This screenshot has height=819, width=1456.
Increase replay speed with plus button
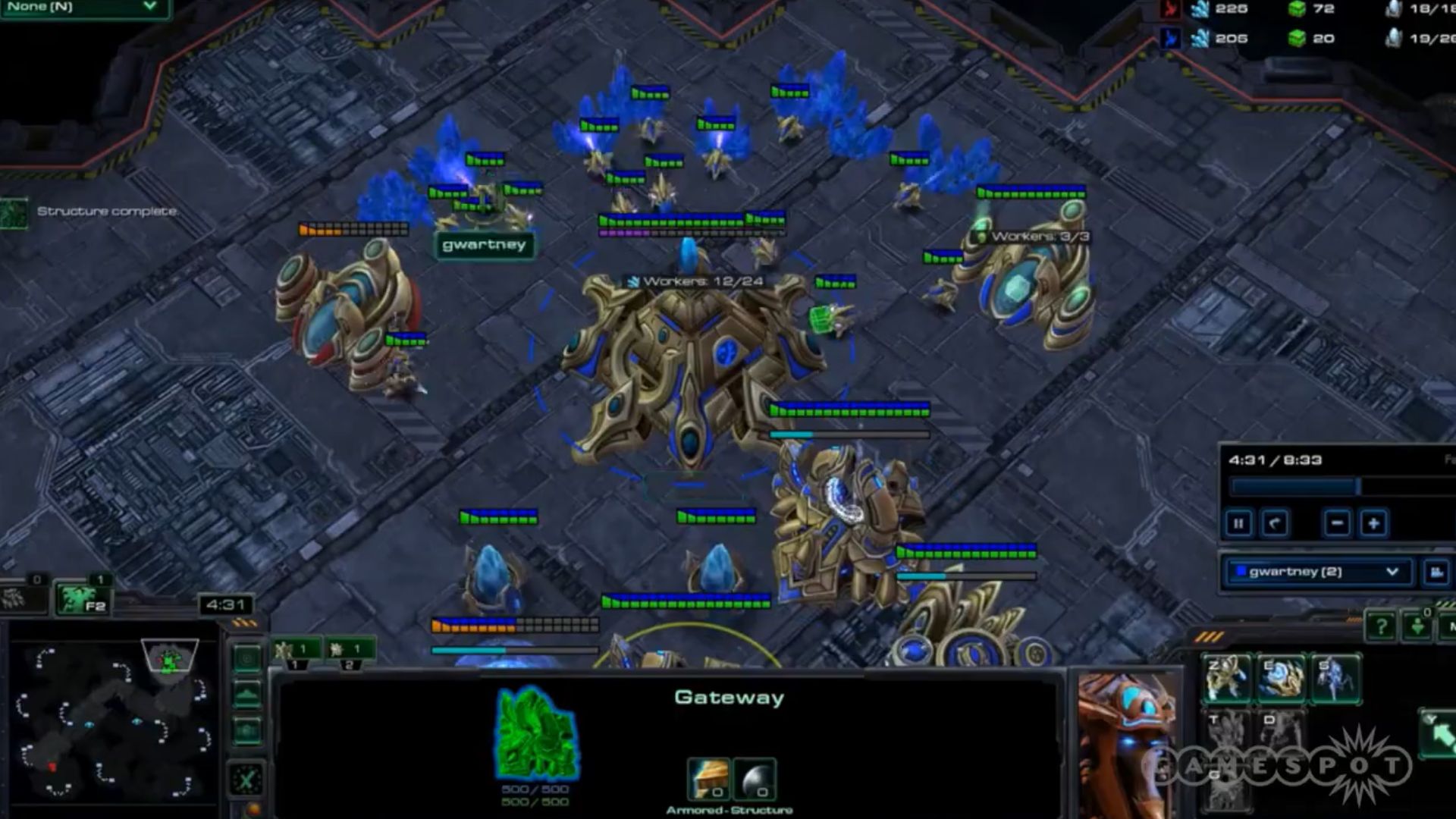[1373, 523]
